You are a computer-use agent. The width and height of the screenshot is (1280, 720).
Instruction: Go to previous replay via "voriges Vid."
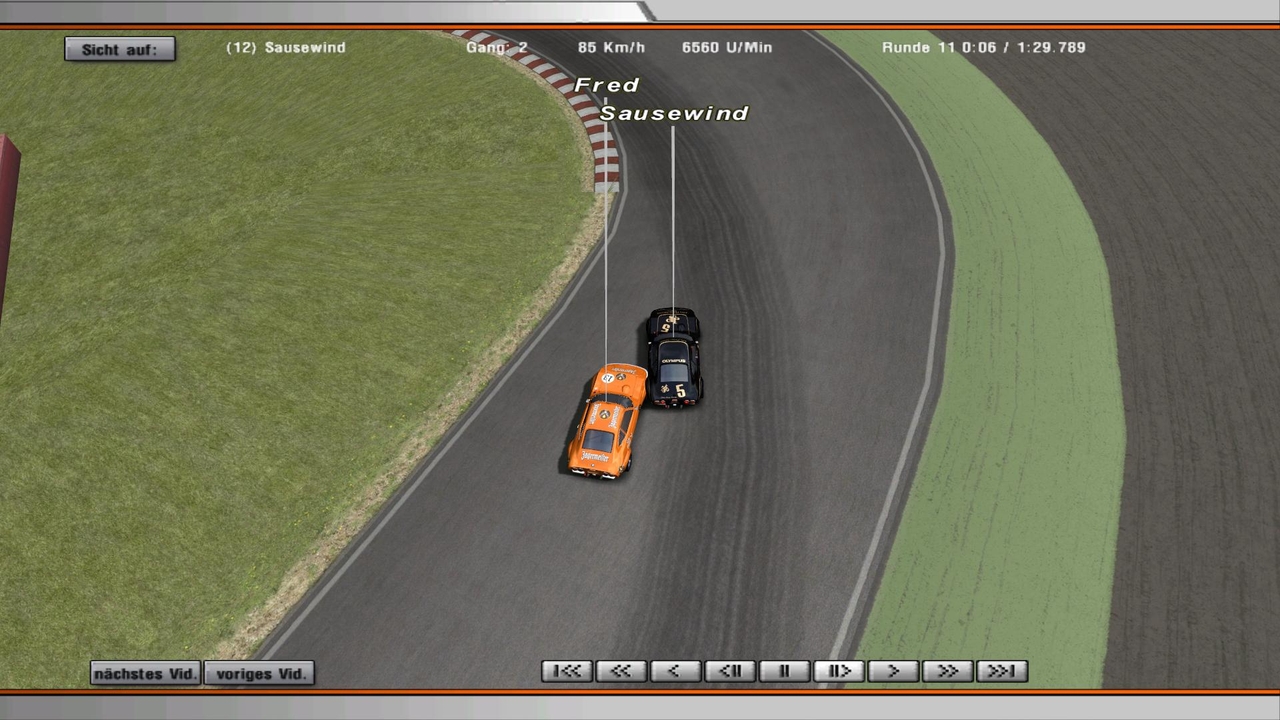click(260, 673)
